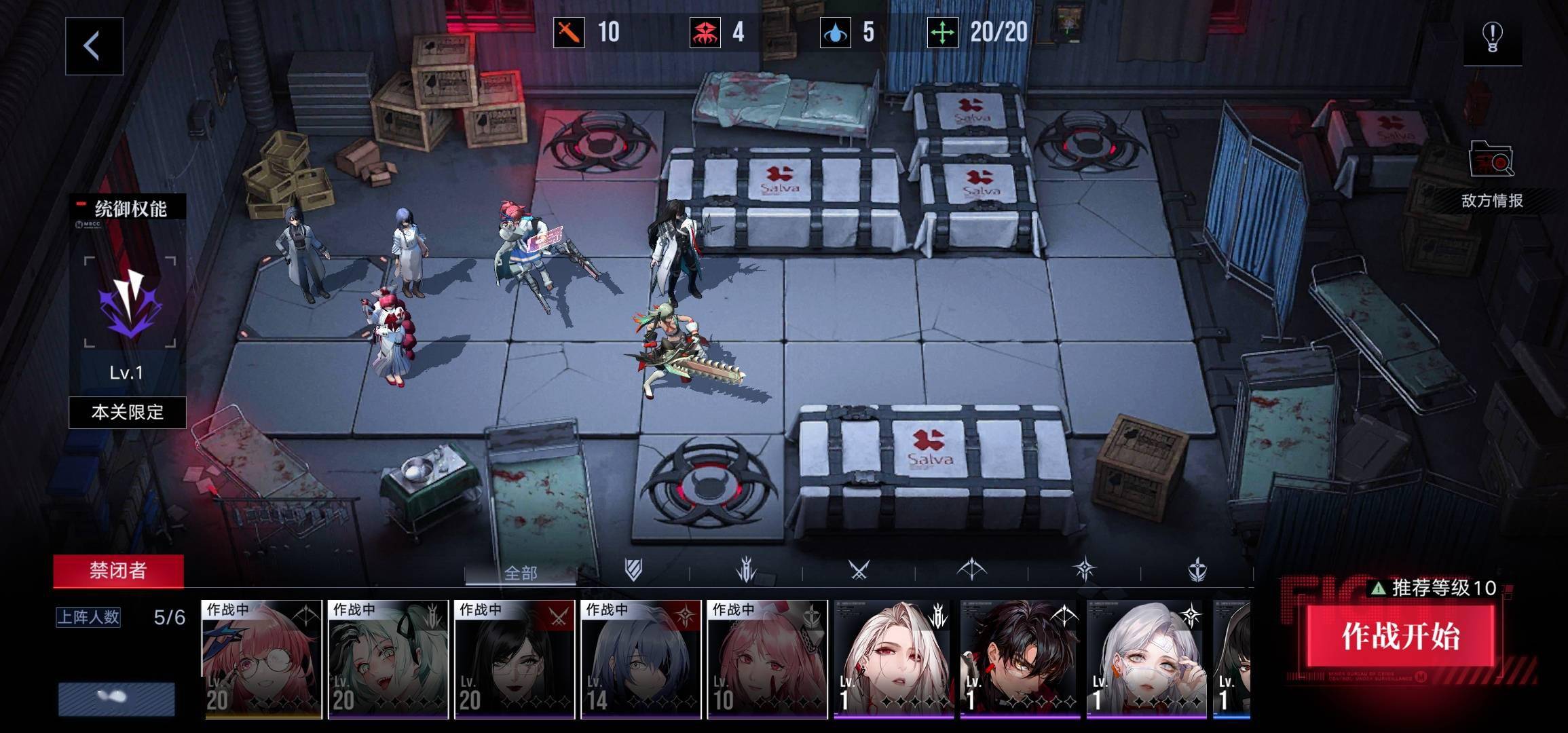Open the lightbulb hint icon
Screen dimensions: 1568x733
tap(1492, 37)
